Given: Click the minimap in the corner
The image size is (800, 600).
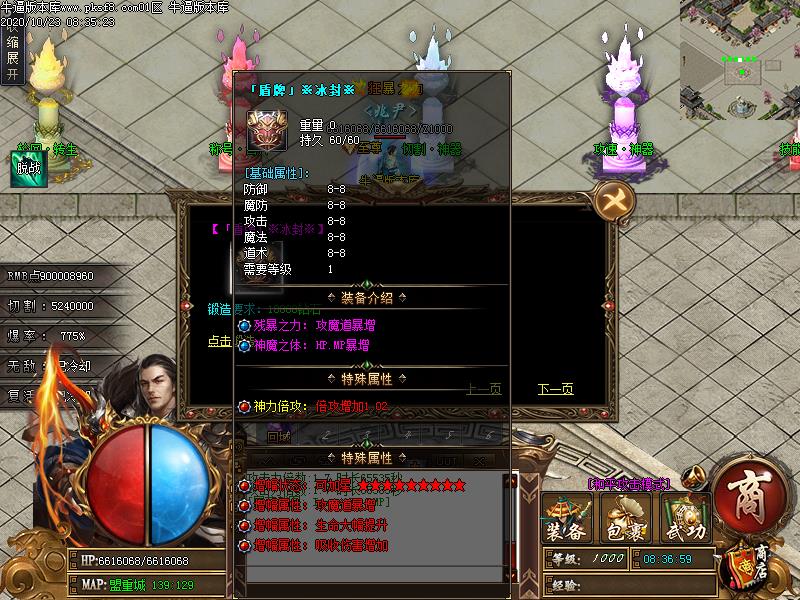Looking at the screenshot, I should 740,59.
